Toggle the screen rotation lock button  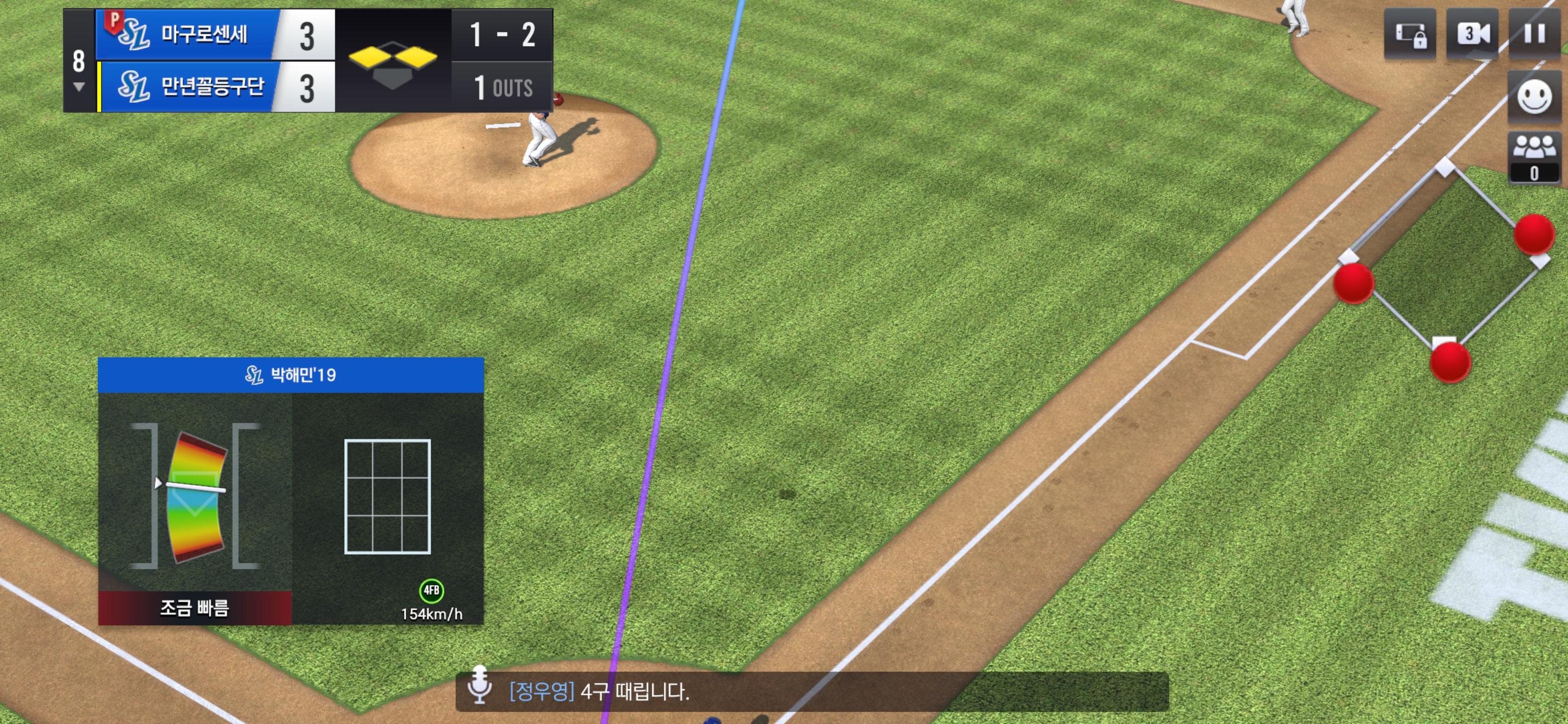[x=1410, y=34]
